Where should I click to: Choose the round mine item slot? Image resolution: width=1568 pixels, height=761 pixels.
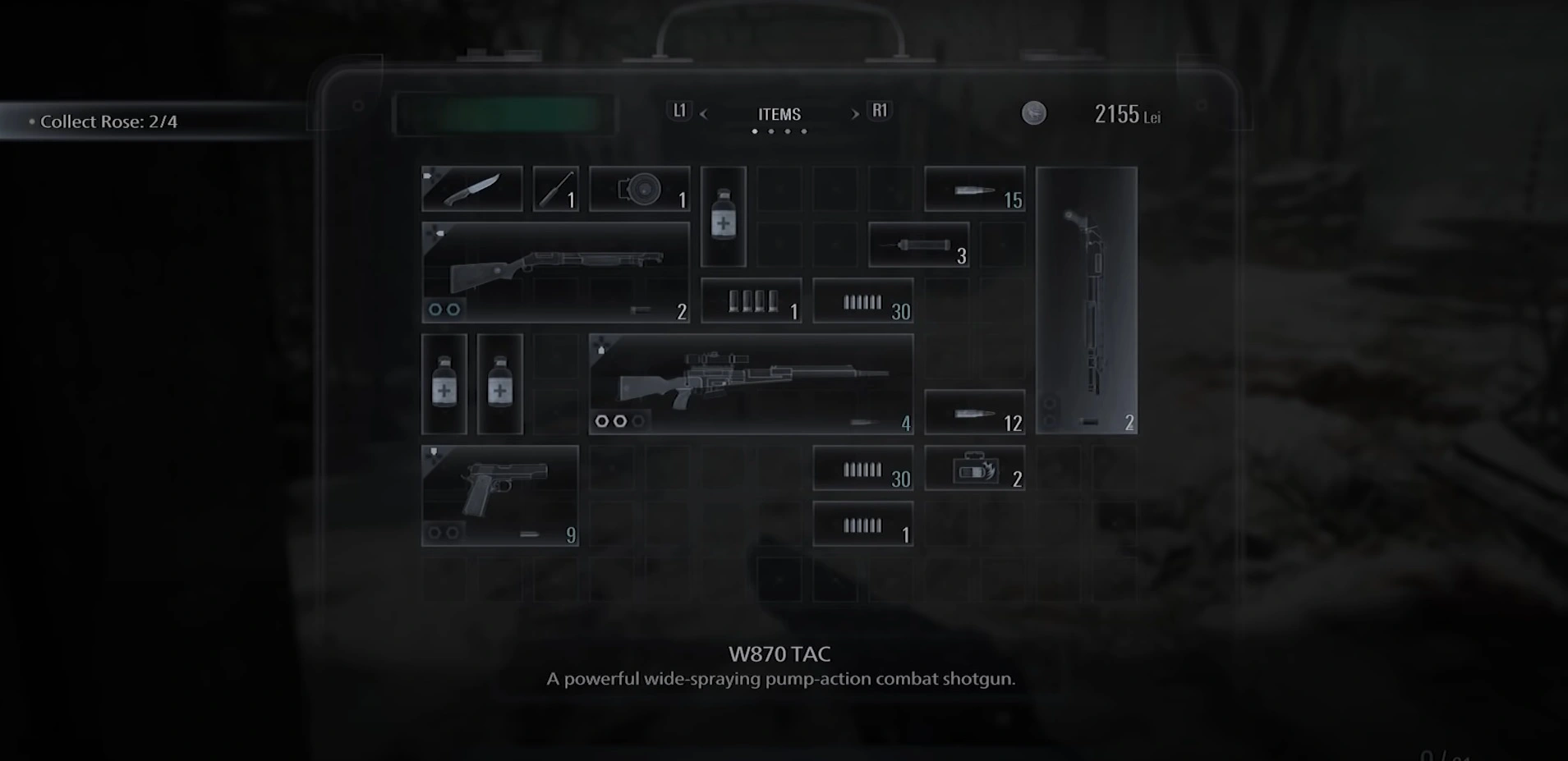coord(639,189)
